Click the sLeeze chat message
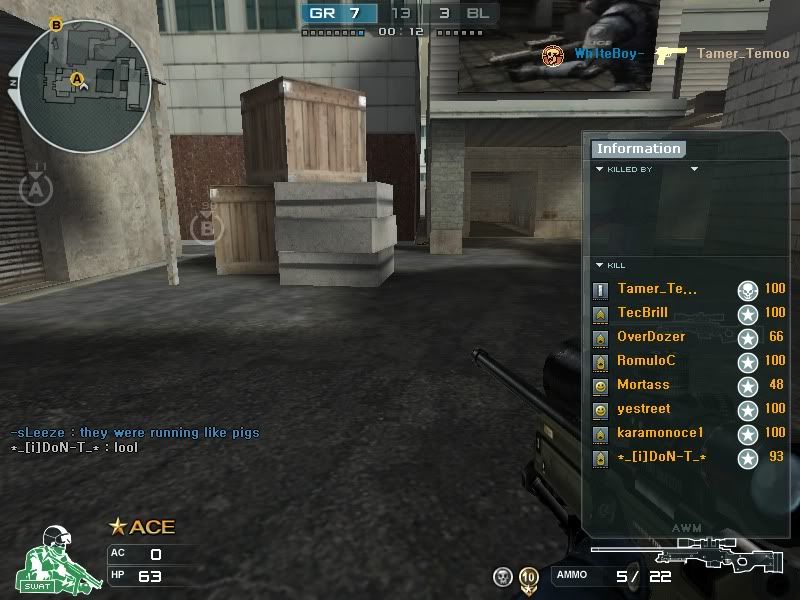 click(135, 433)
